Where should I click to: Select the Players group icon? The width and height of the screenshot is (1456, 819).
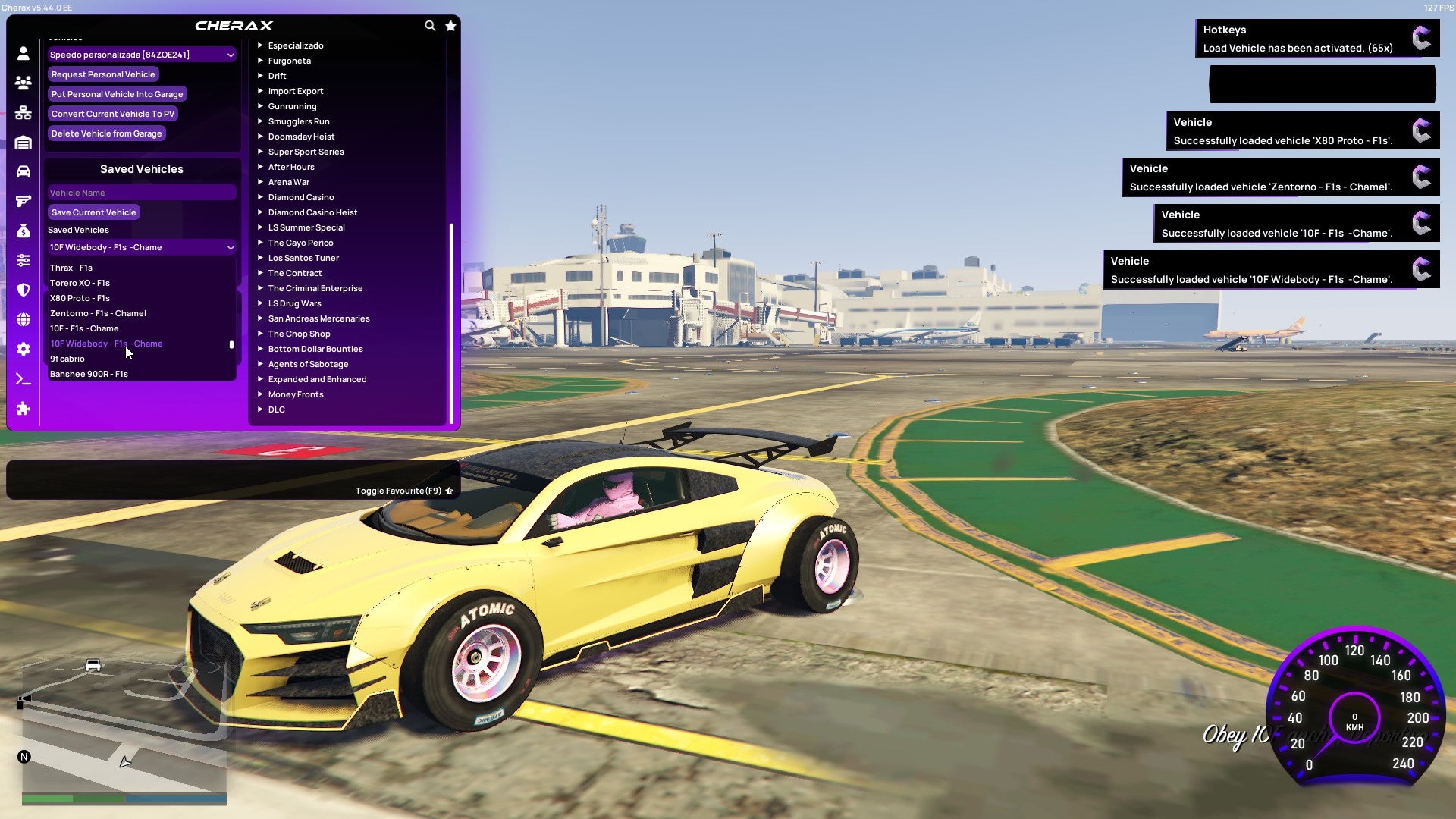[x=23, y=83]
